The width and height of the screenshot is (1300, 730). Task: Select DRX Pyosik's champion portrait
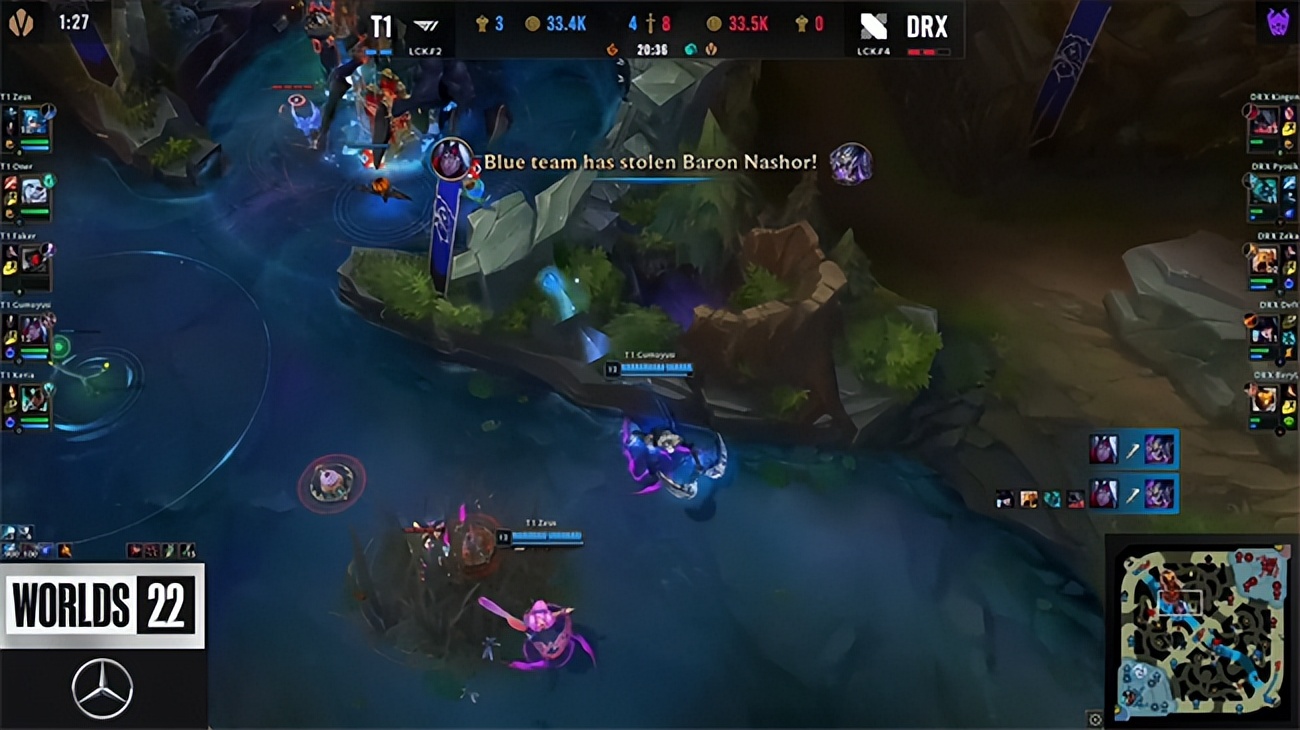coord(1264,190)
